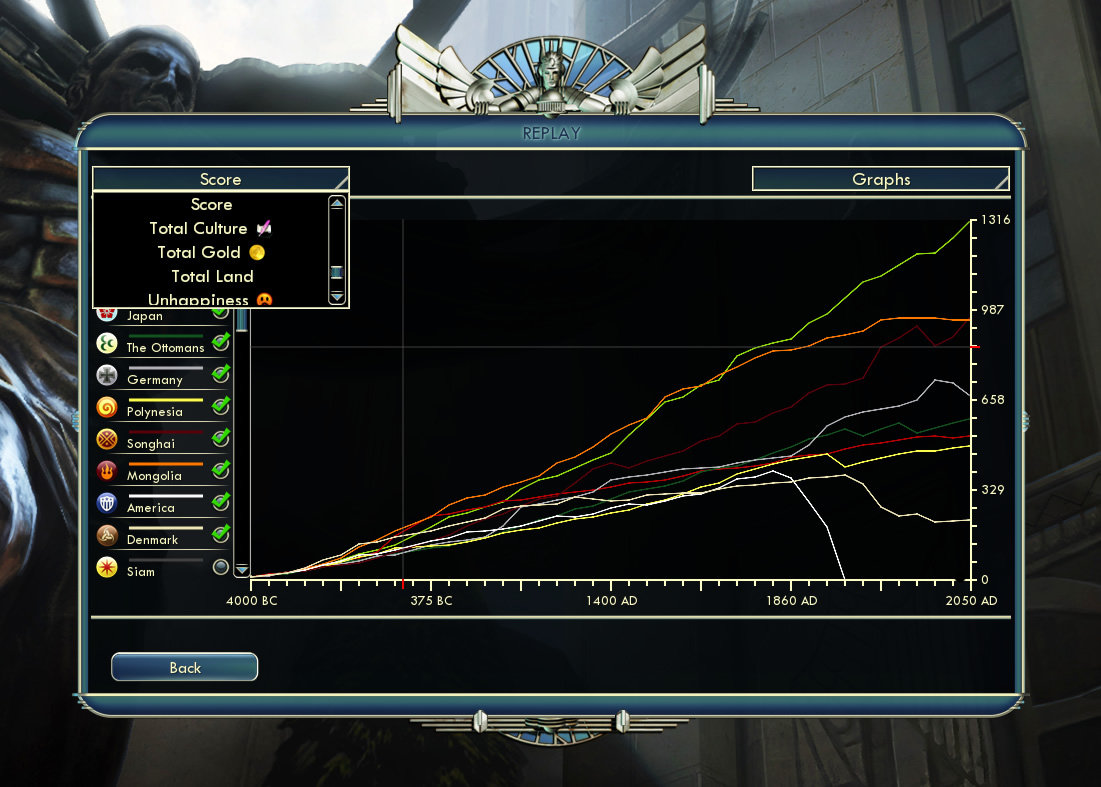The height and width of the screenshot is (787, 1101).
Task: Toggle Songhai's checkbox in the legend
Action: 221,438
